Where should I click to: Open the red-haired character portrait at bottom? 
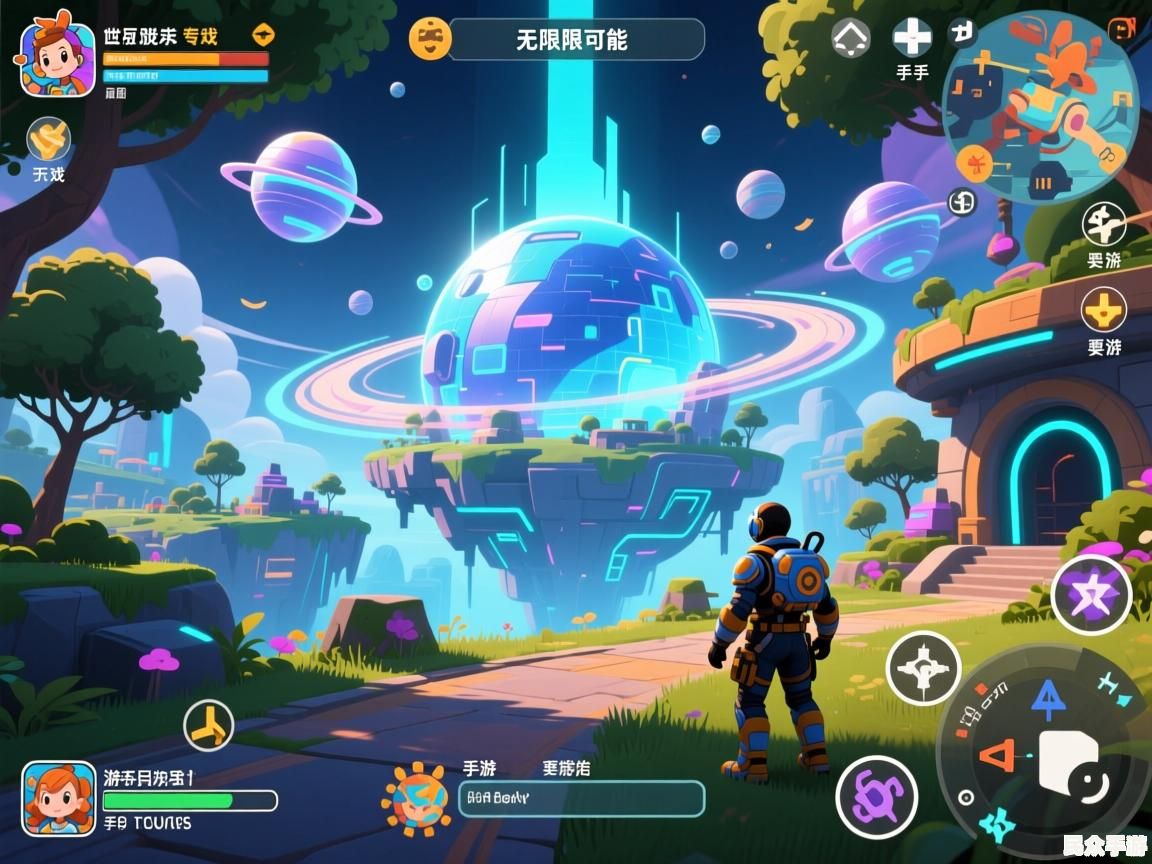pos(59,798)
